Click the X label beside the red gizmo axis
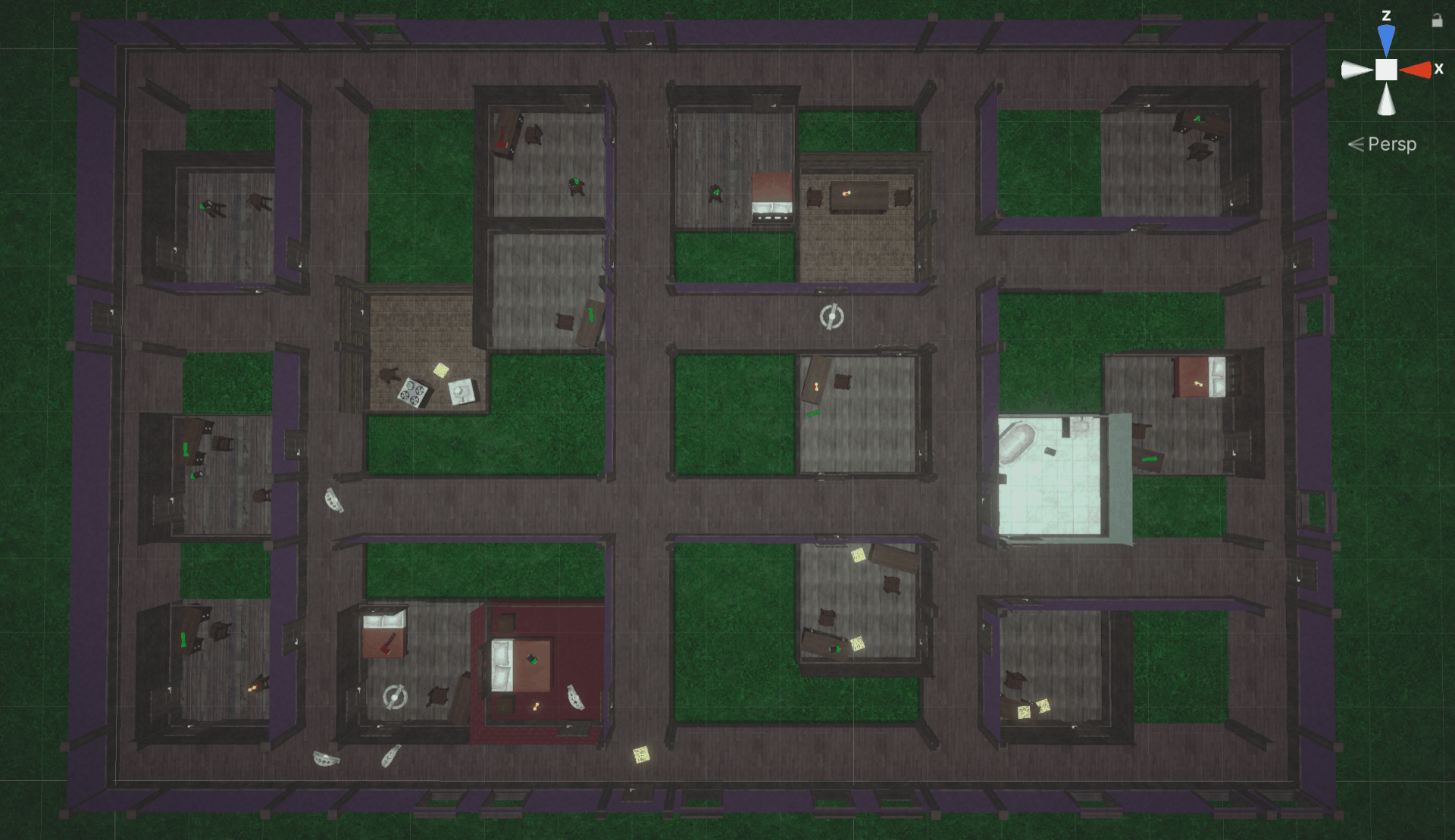Screen dimensions: 1455x840 tap(1440, 69)
